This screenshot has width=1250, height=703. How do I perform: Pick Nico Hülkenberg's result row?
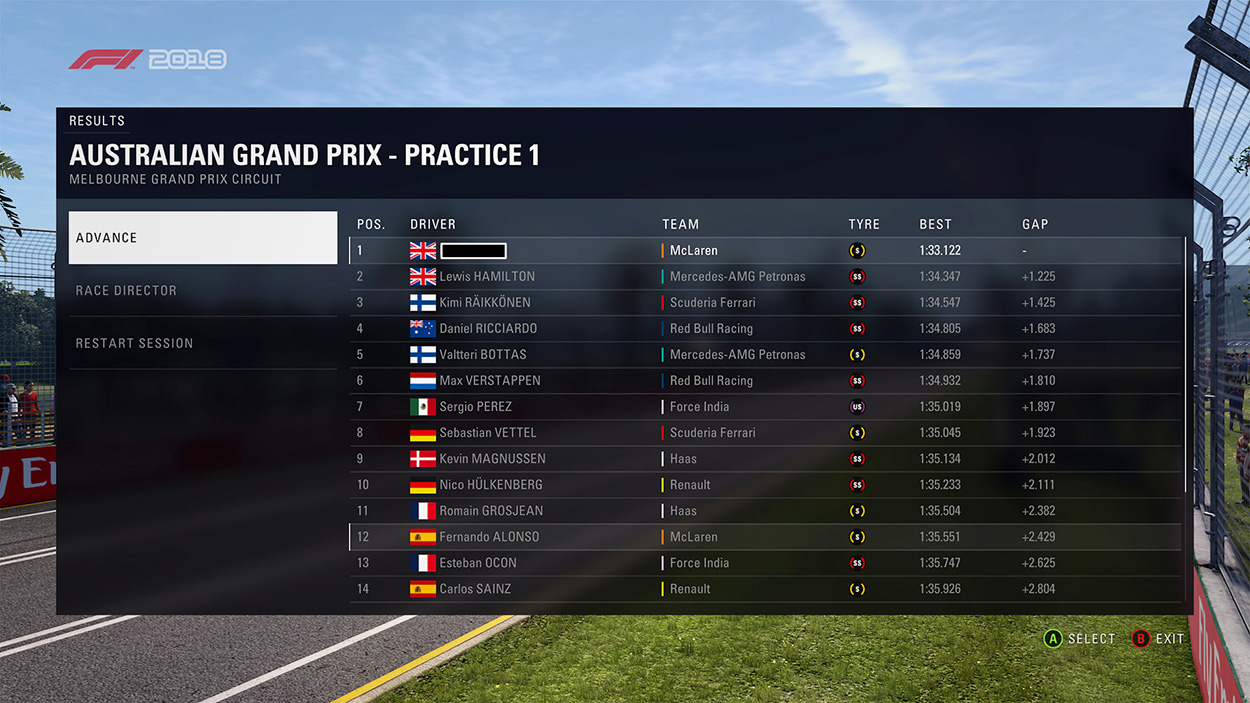click(x=765, y=485)
